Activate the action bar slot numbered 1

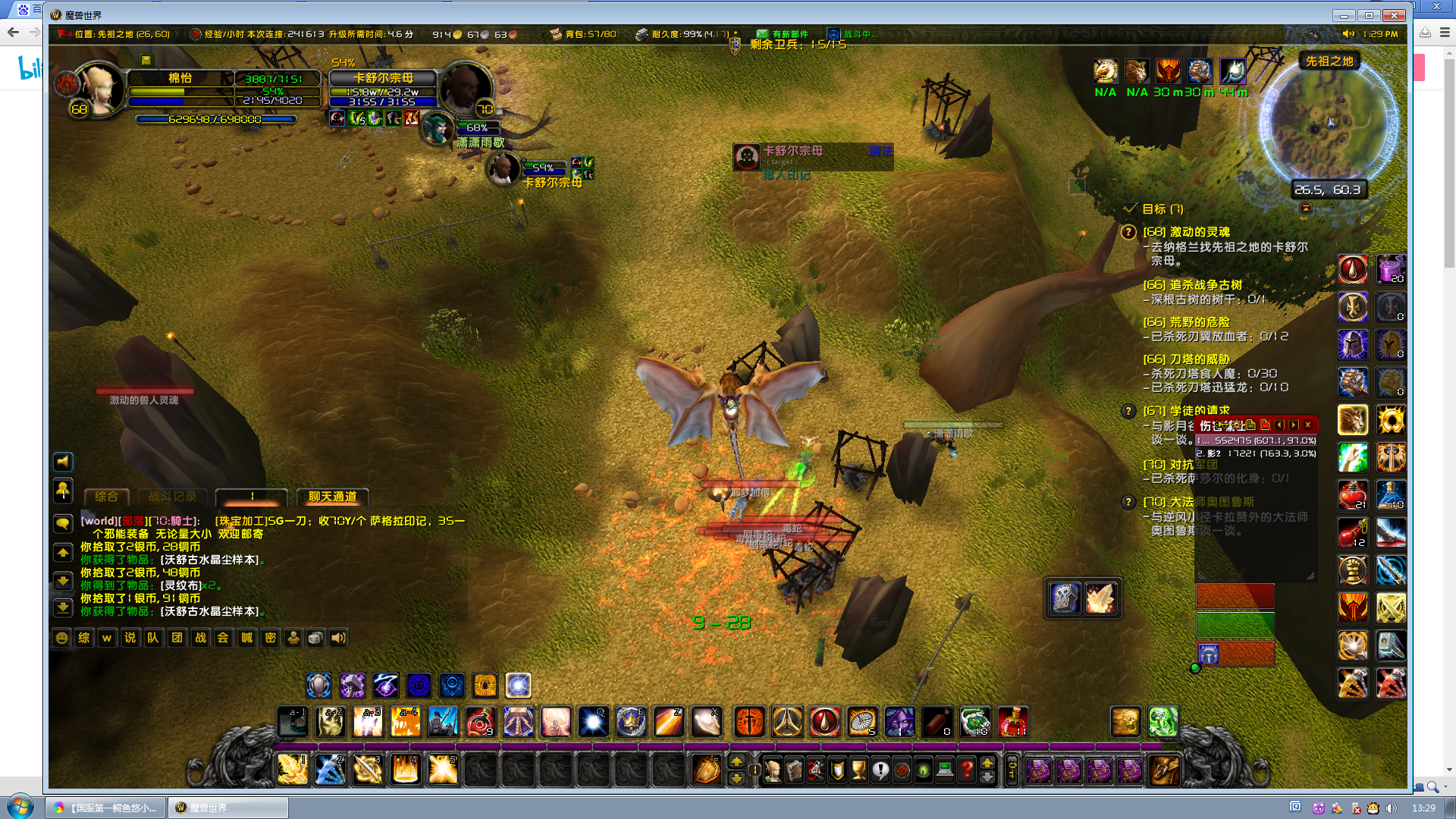click(293, 770)
